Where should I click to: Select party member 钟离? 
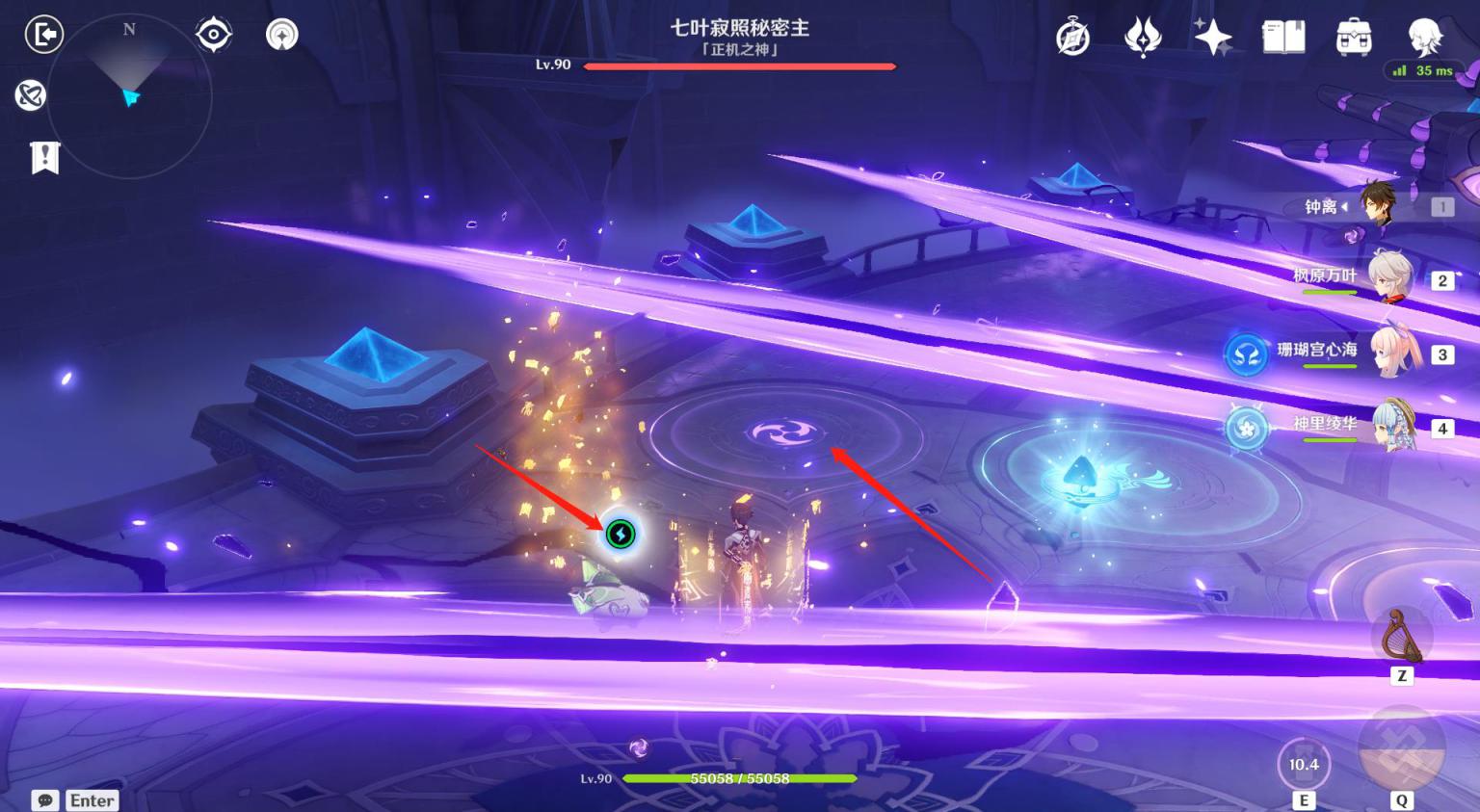[x=1378, y=206]
